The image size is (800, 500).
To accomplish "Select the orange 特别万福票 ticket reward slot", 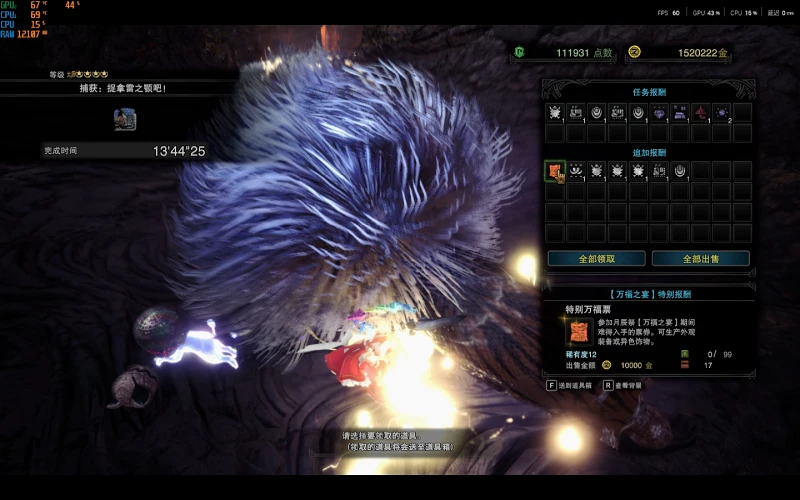I will tap(555, 171).
